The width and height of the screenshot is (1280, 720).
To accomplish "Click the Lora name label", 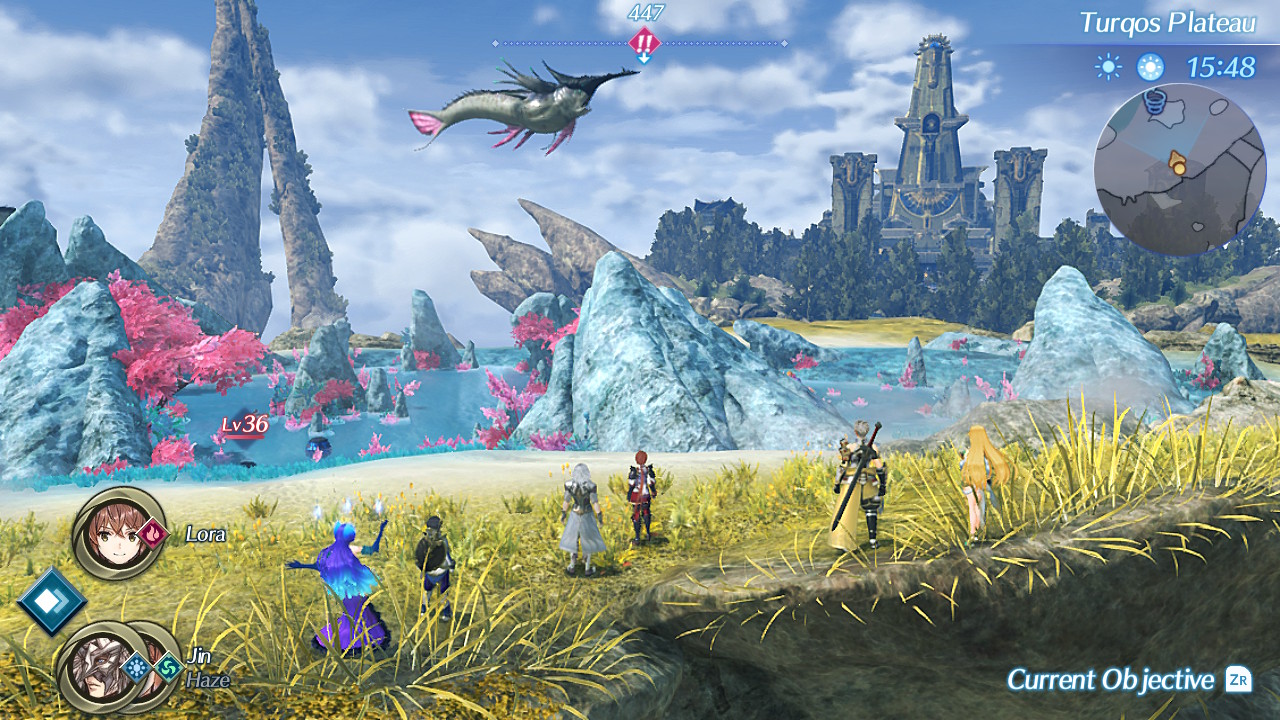I will tap(205, 535).
